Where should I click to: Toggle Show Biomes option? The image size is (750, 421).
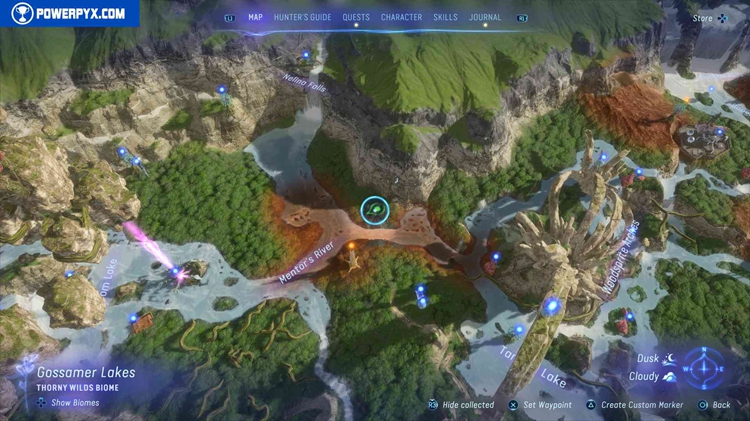[x=69, y=403]
